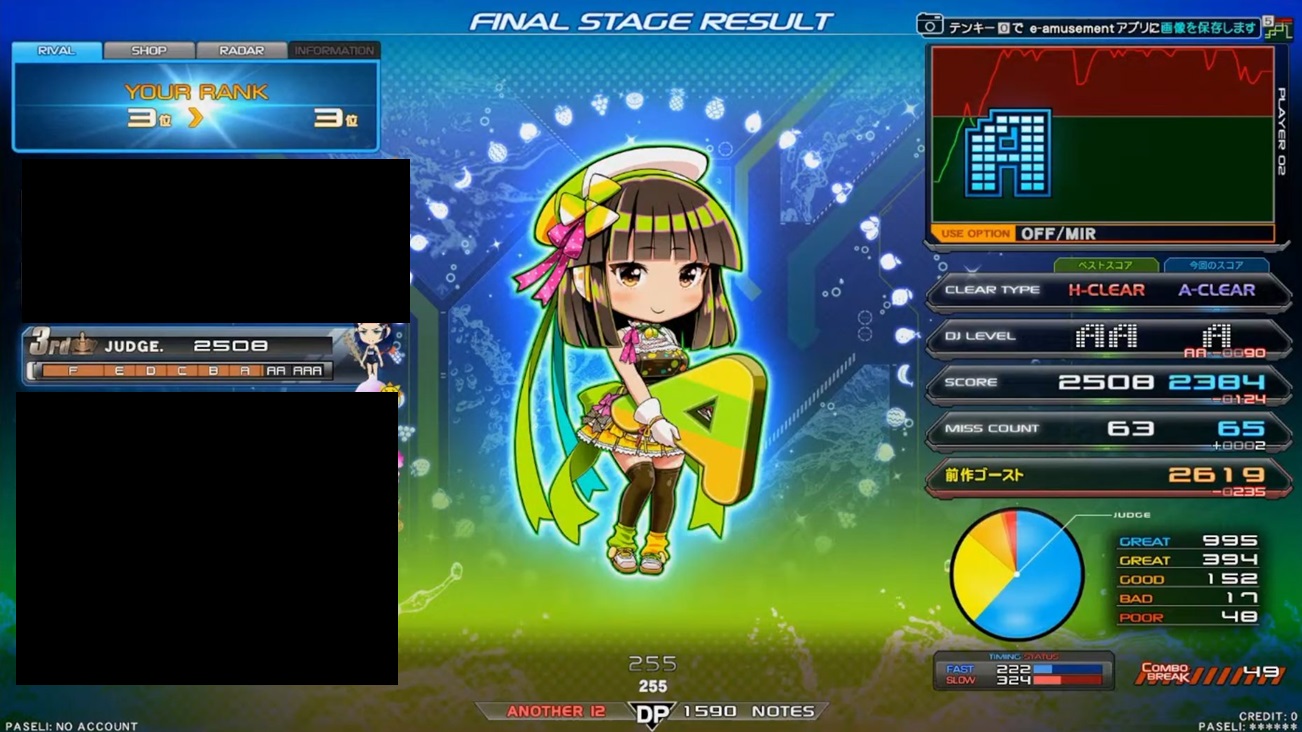Switch to the RIVAL tab

(56, 50)
